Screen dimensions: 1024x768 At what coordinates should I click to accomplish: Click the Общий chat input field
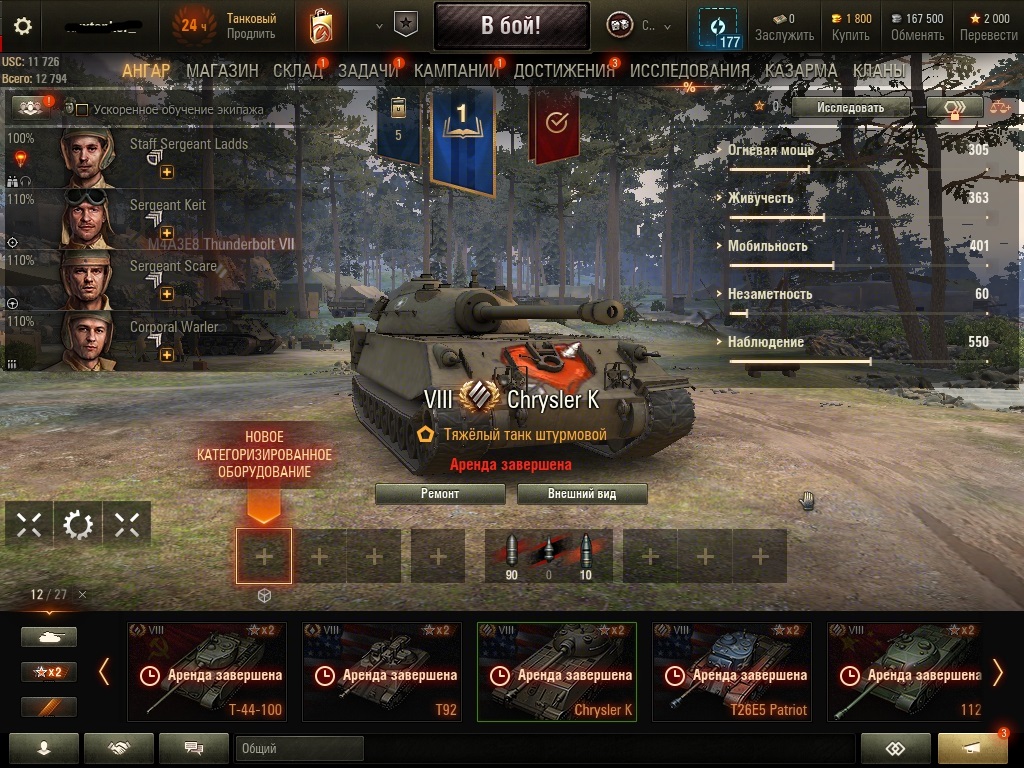(300, 748)
